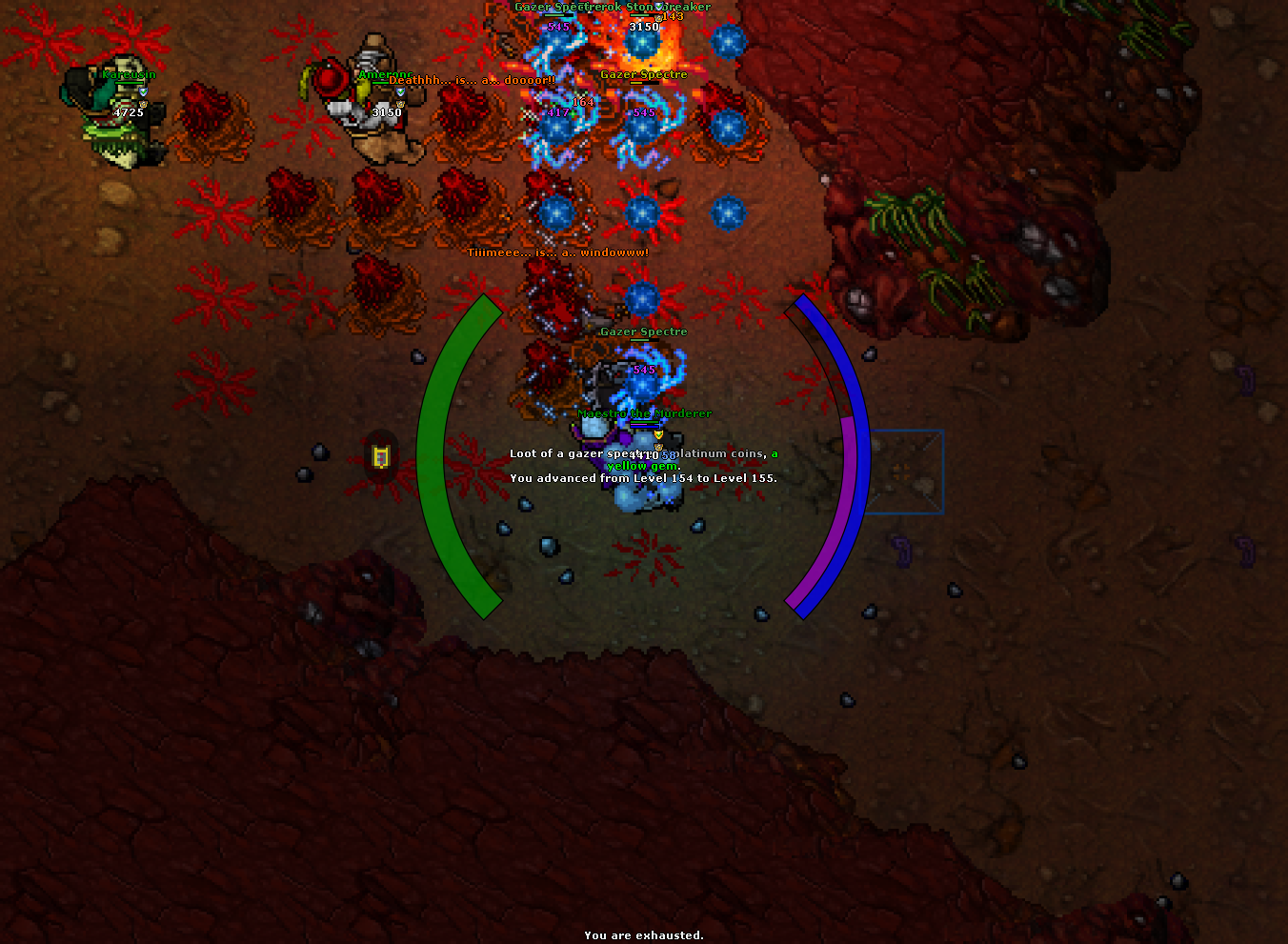Image resolution: width=1288 pixels, height=944 pixels.
Task: Click the green protection icon beside Kareusin's name
Action: (144, 91)
